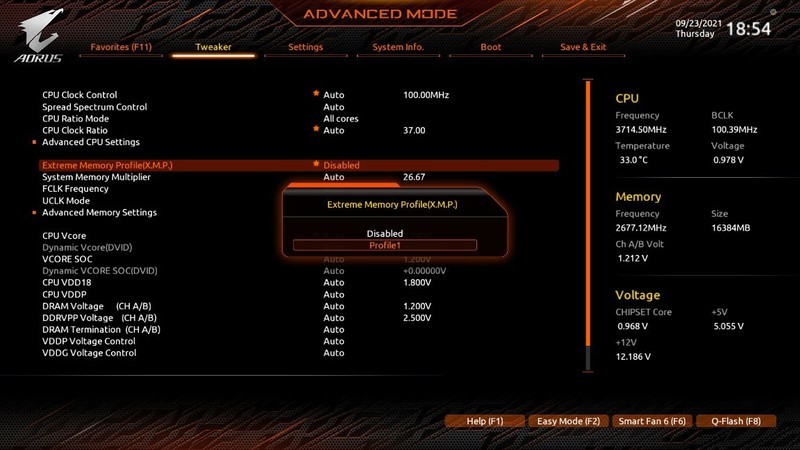The image size is (800, 450).
Task: Open Help (F1)
Action: coord(484,422)
